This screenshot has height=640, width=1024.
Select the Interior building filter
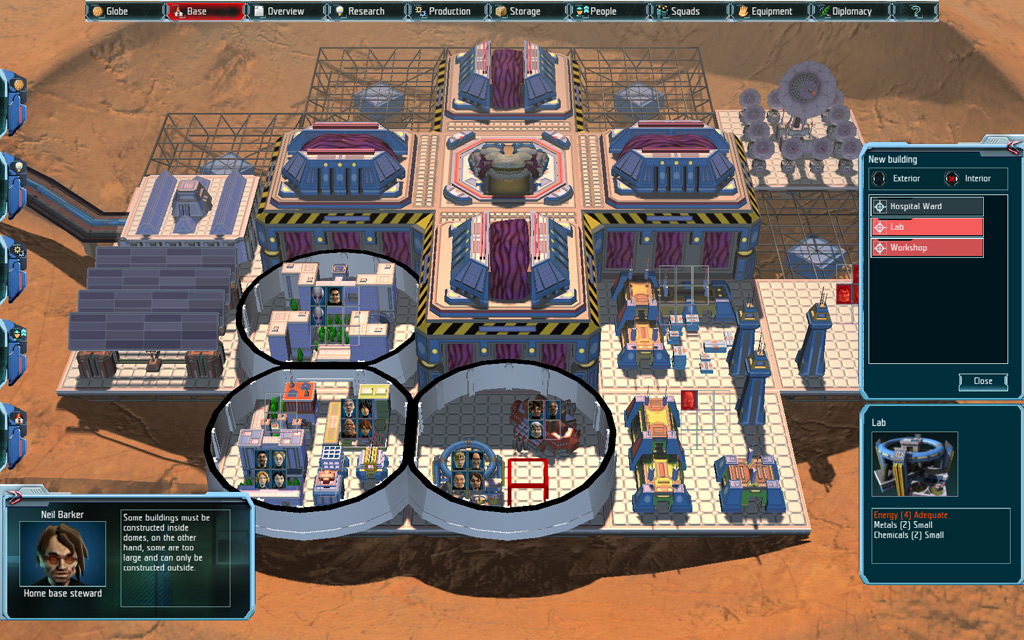tap(969, 179)
